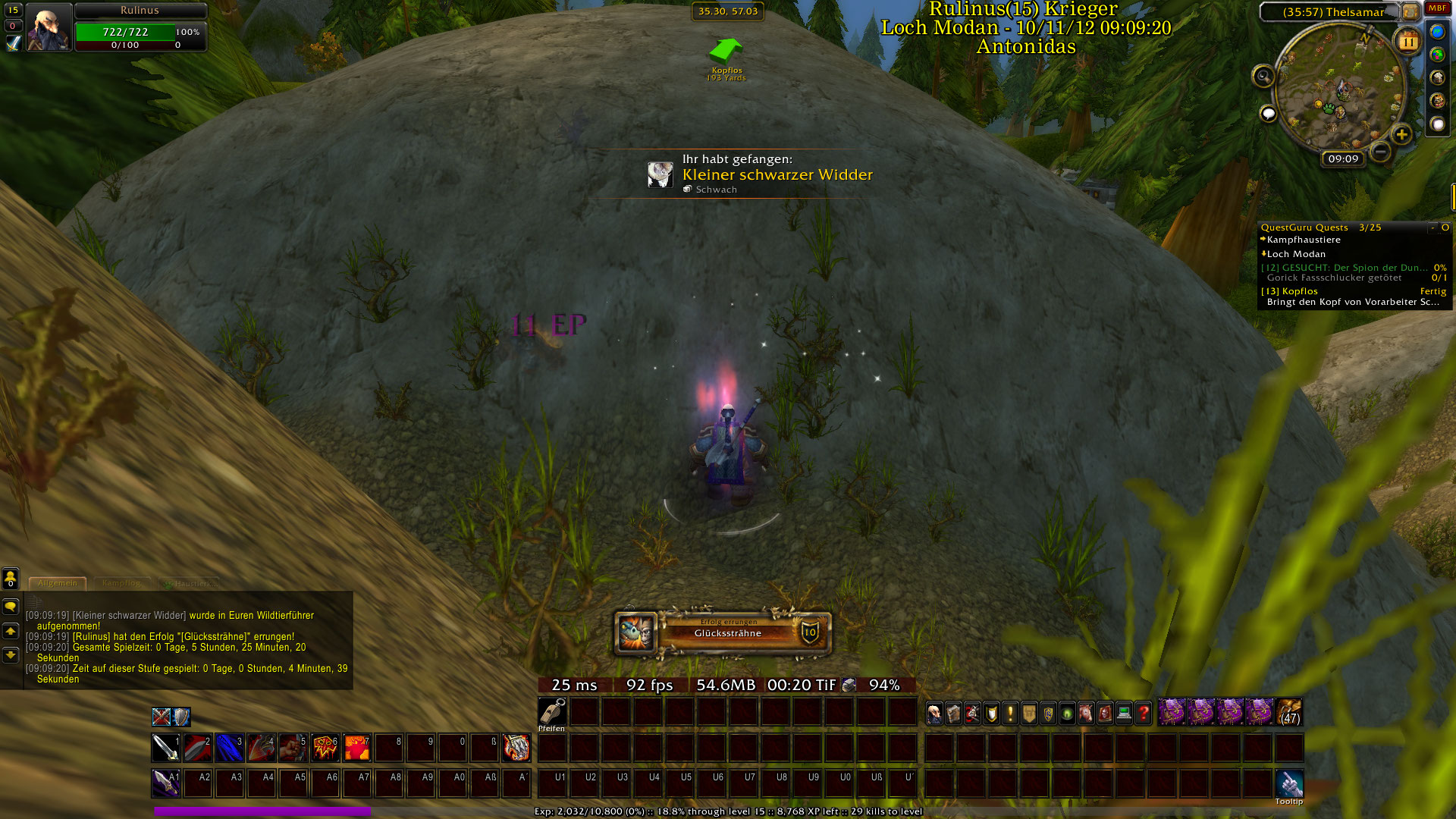
Task: Switch to the Allgemein chat tab
Action: click(x=58, y=583)
